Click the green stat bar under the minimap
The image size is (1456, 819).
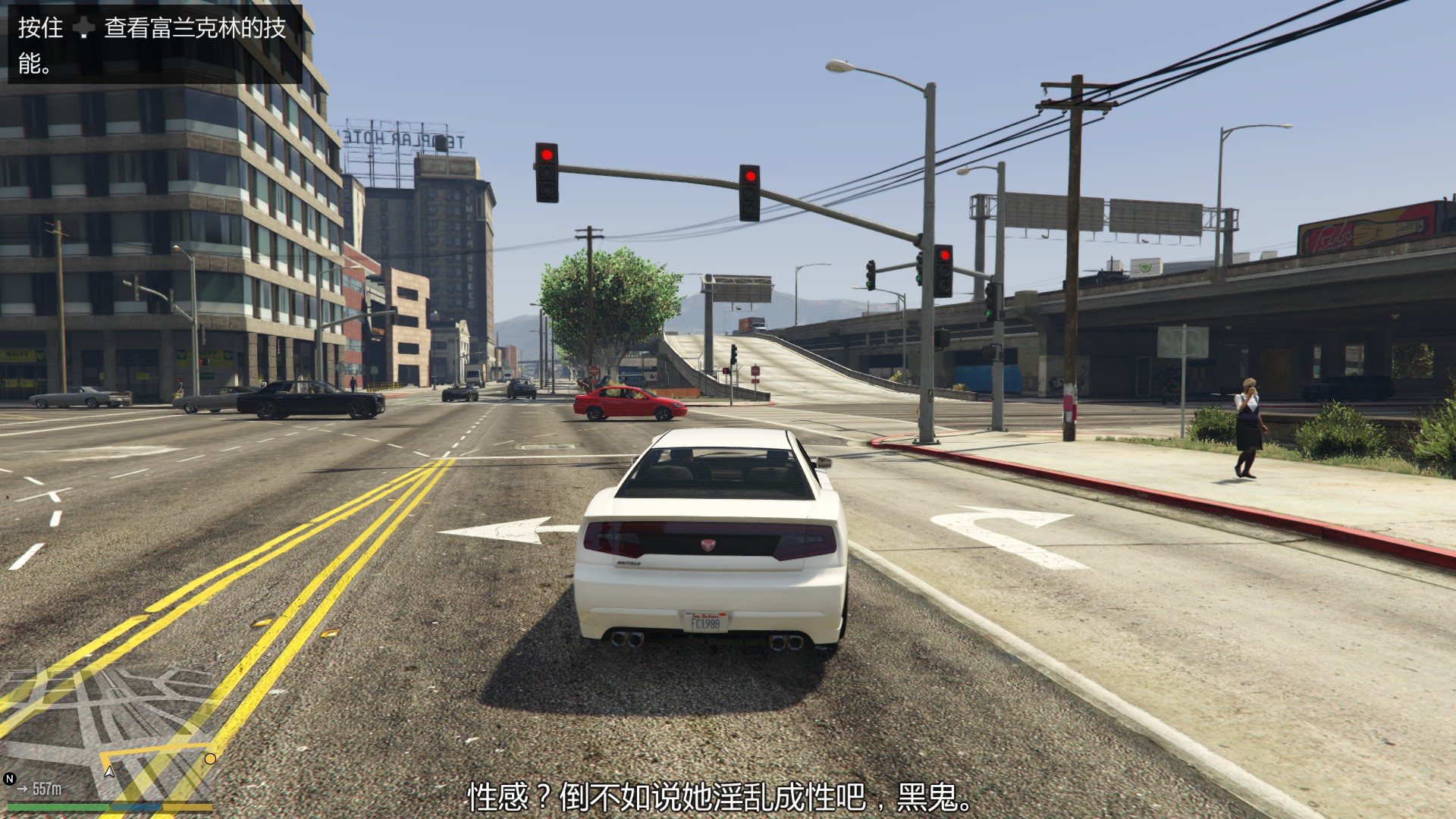pos(57,808)
